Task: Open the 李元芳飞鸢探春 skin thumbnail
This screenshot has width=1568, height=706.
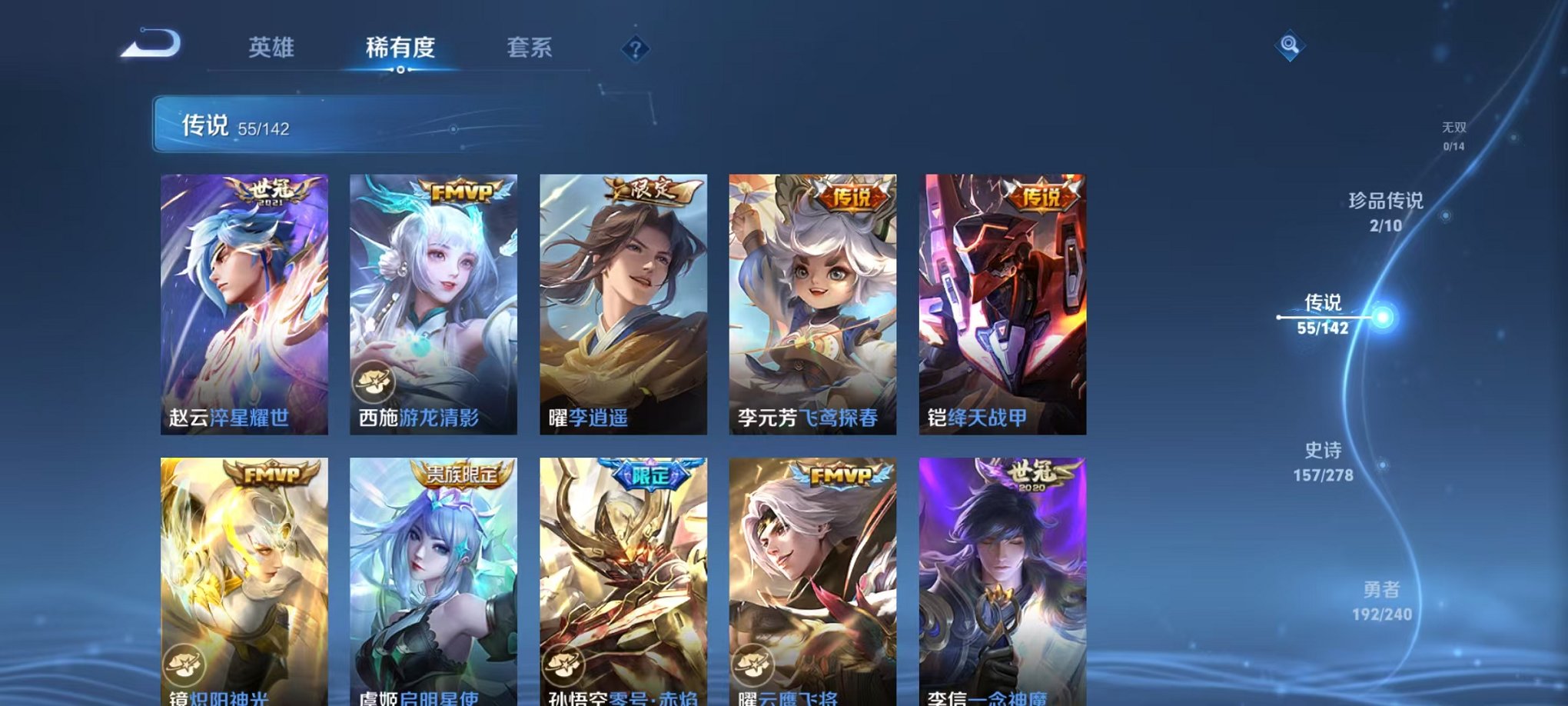Action: pyautogui.click(x=812, y=304)
